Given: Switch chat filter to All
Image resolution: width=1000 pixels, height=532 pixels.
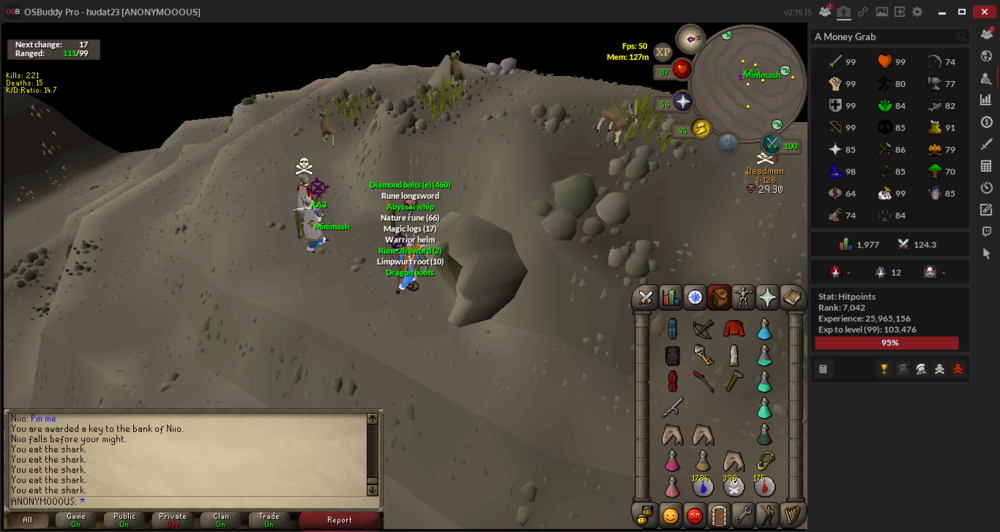Looking at the screenshot, I should coord(28,520).
